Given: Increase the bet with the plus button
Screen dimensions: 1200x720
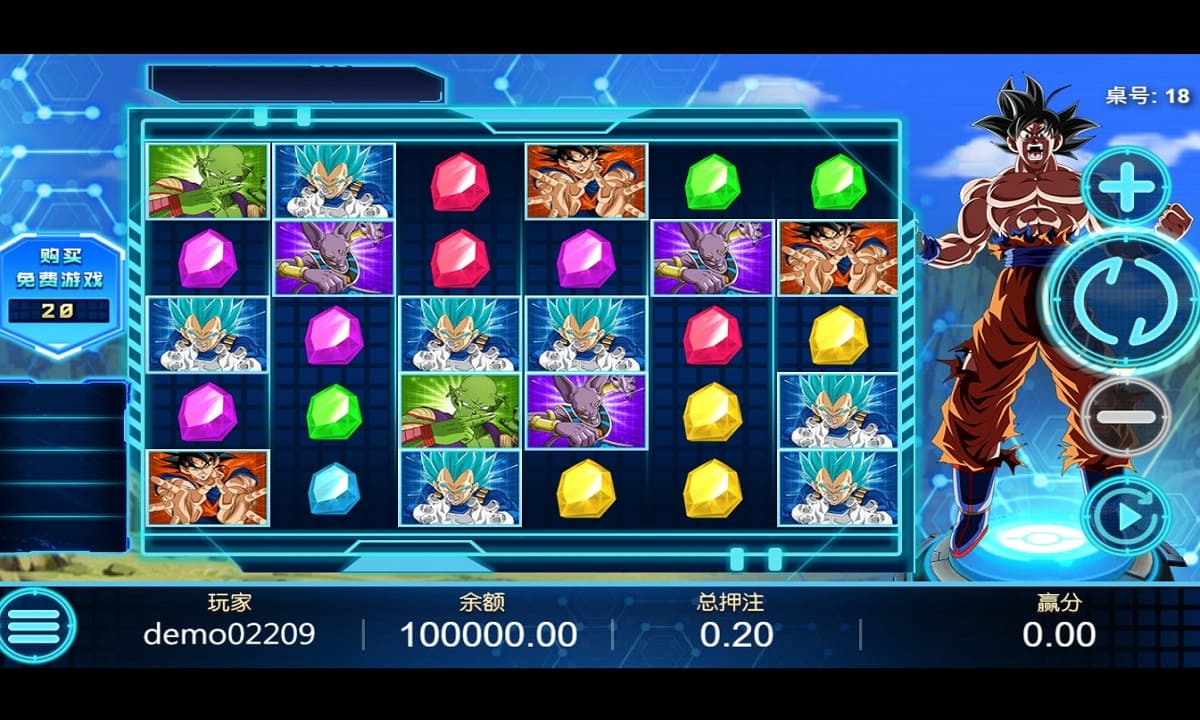Looking at the screenshot, I should pos(1127,186).
